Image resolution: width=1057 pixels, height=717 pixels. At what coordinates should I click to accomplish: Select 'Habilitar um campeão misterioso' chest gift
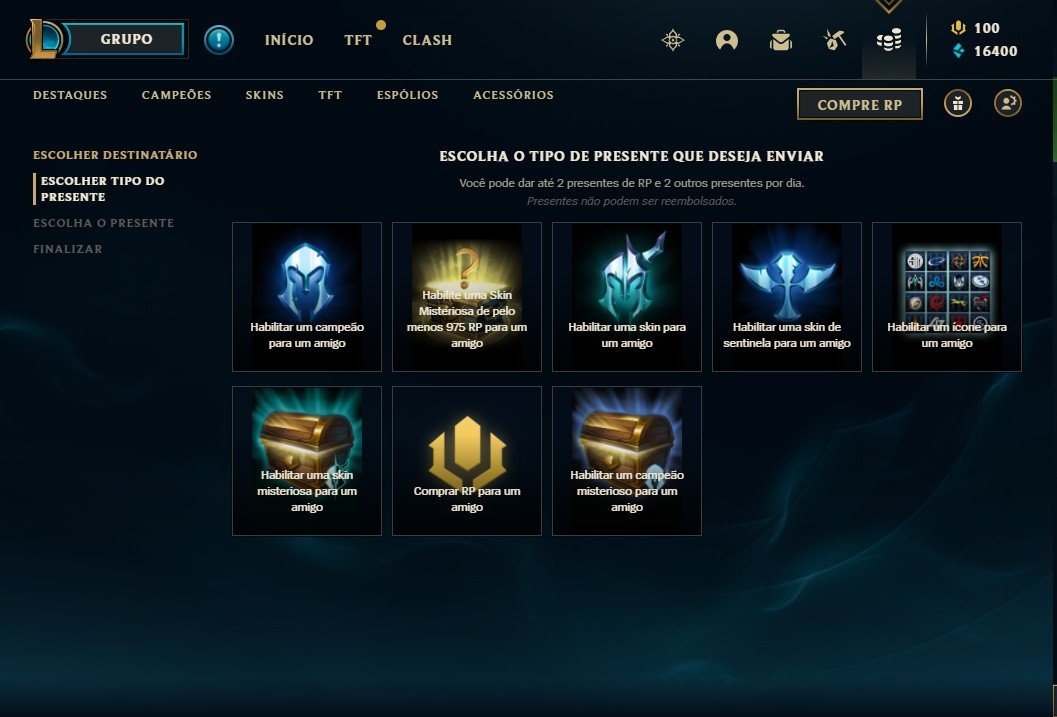[627, 461]
